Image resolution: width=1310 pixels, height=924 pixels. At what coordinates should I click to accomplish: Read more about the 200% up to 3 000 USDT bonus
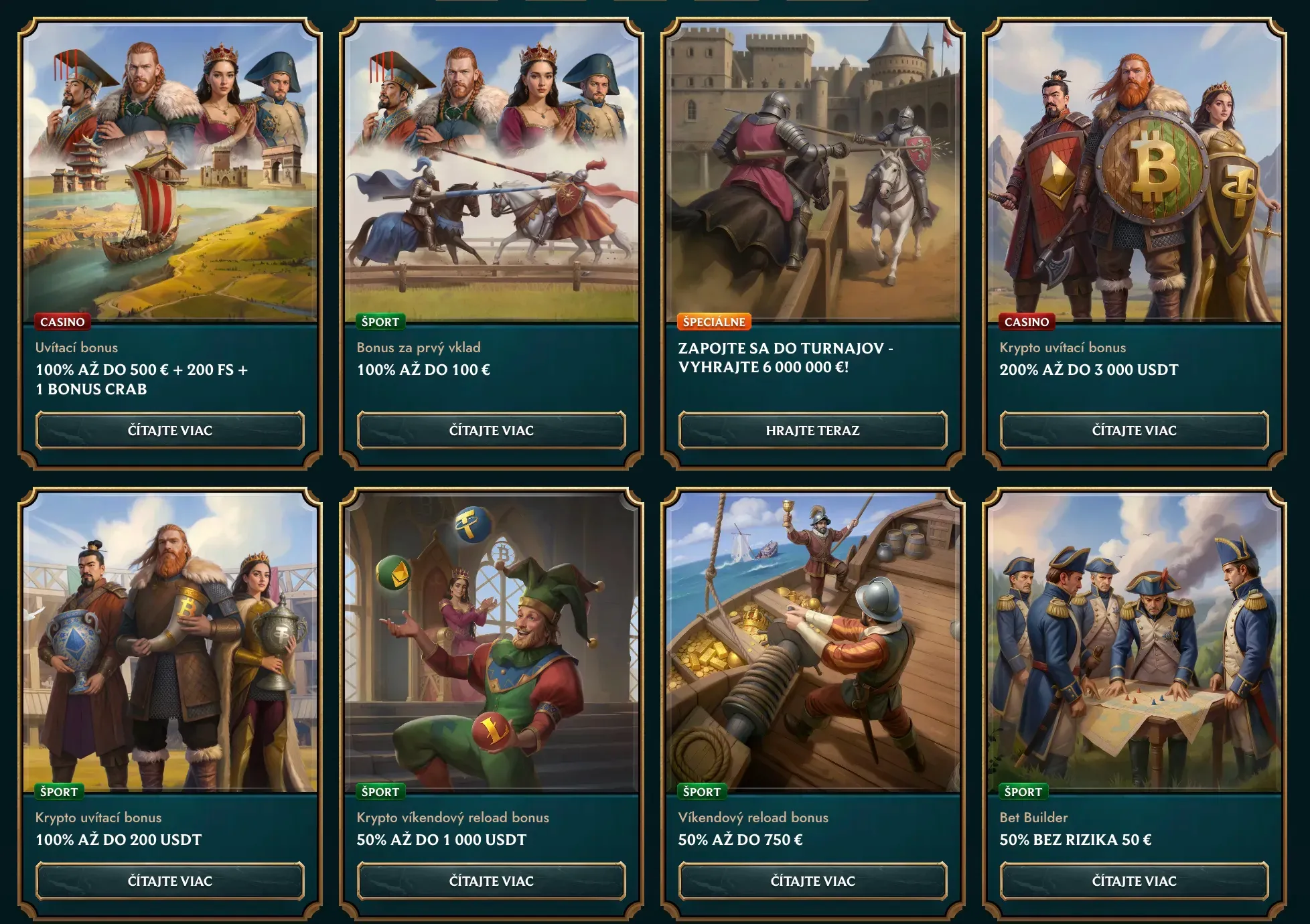click(x=1134, y=431)
